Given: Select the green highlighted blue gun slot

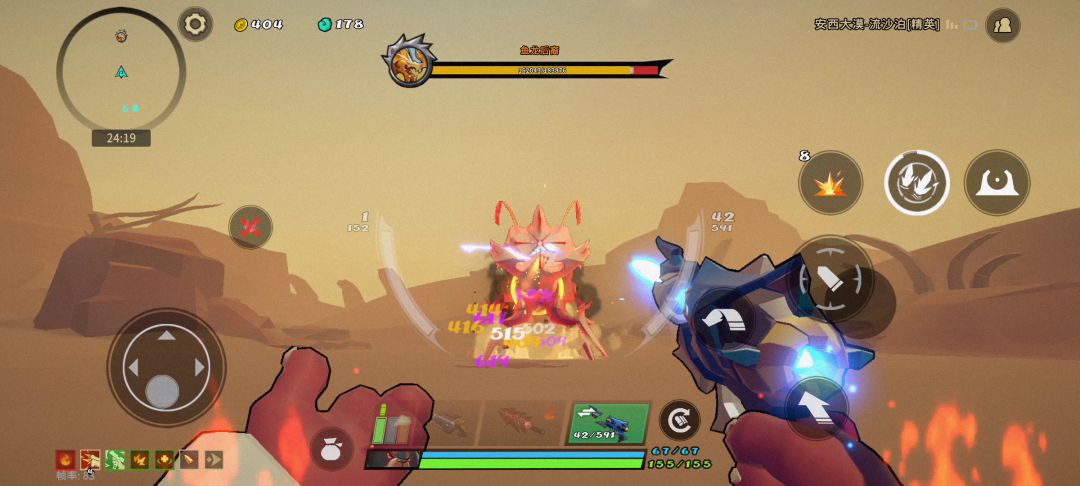Looking at the screenshot, I should (x=609, y=423).
